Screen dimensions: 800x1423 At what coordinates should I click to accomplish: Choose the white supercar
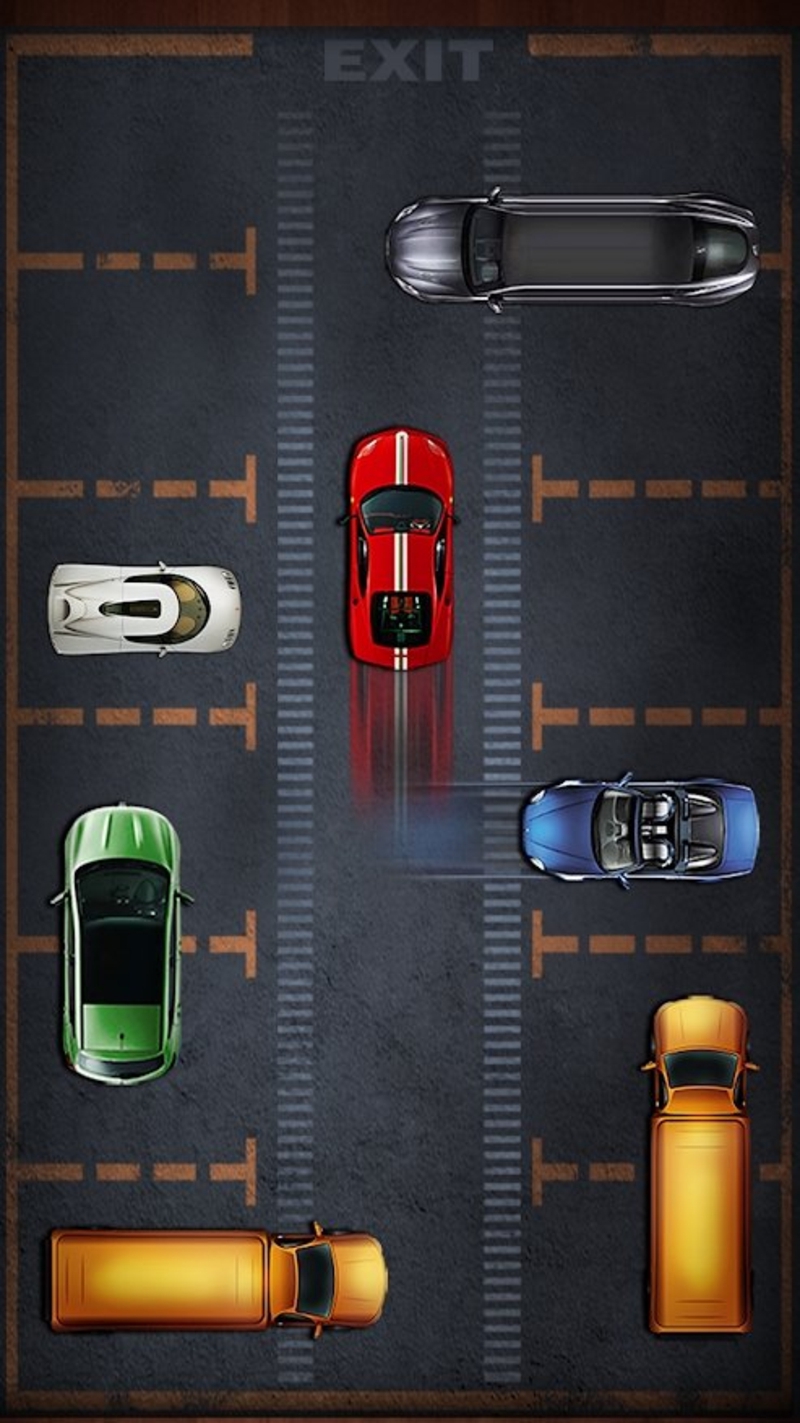144,608
